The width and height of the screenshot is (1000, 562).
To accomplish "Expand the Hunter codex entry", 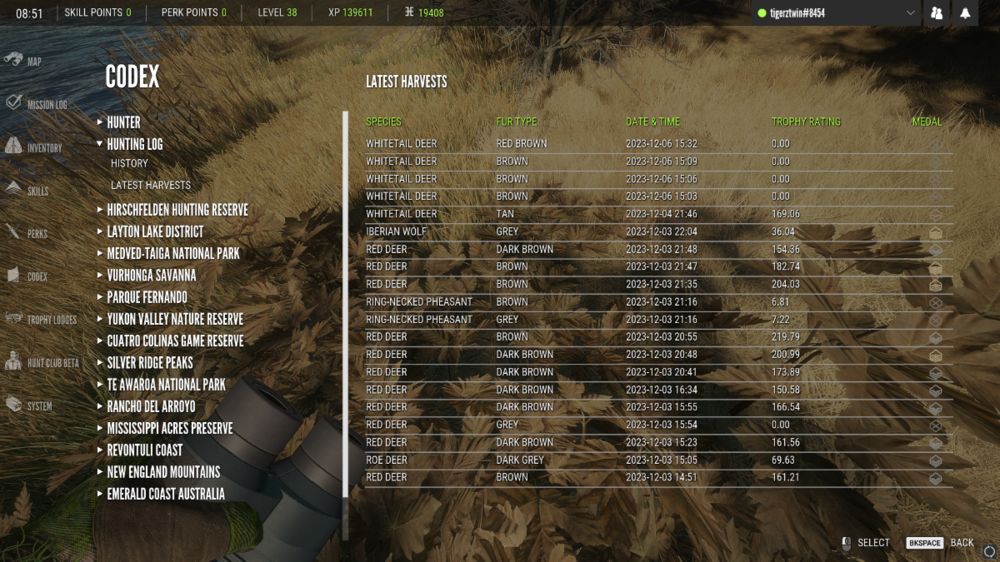I will pyautogui.click(x=123, y=122).
